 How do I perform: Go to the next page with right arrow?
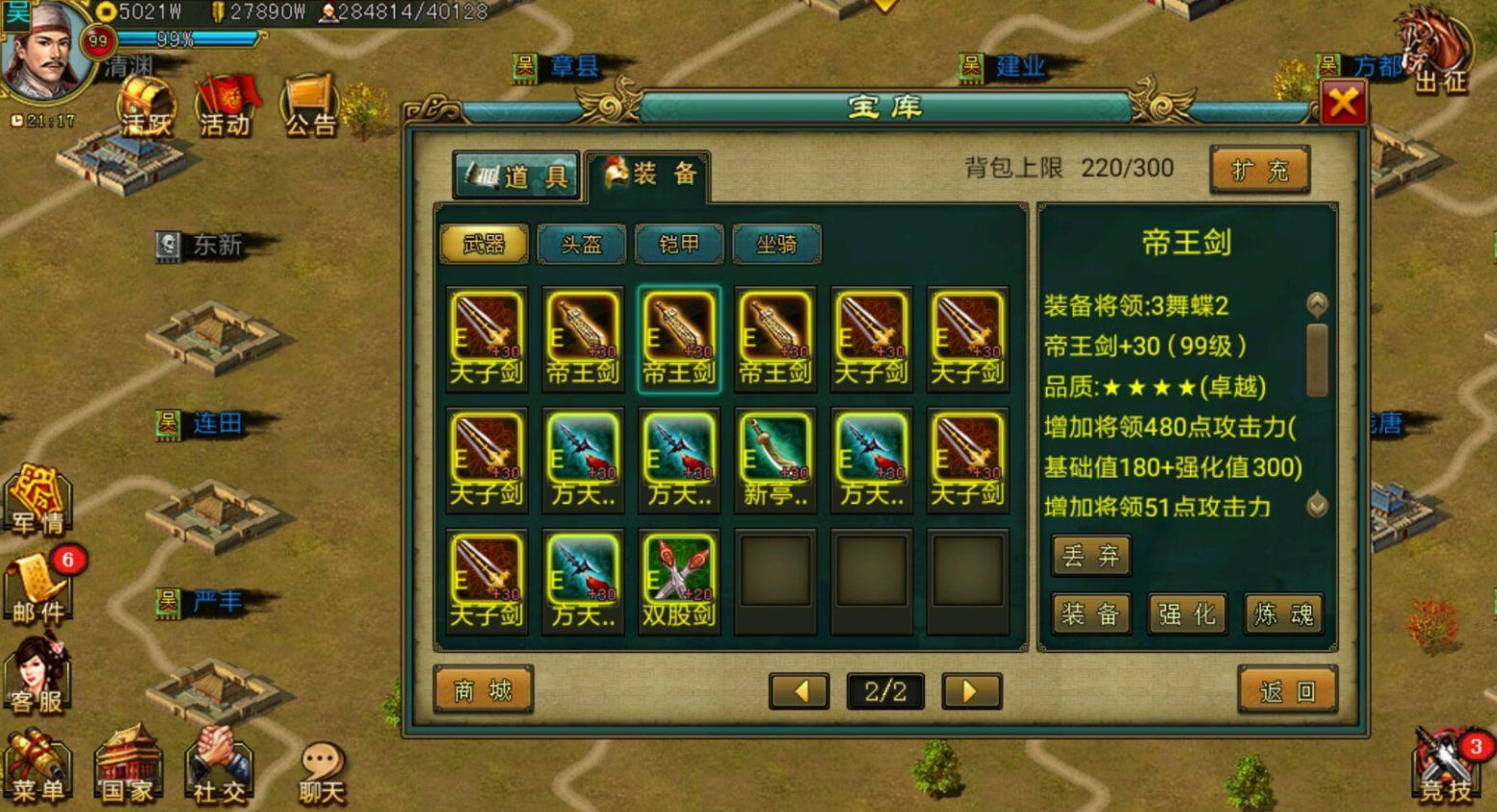pyautogui.click(x=970, y=691)
